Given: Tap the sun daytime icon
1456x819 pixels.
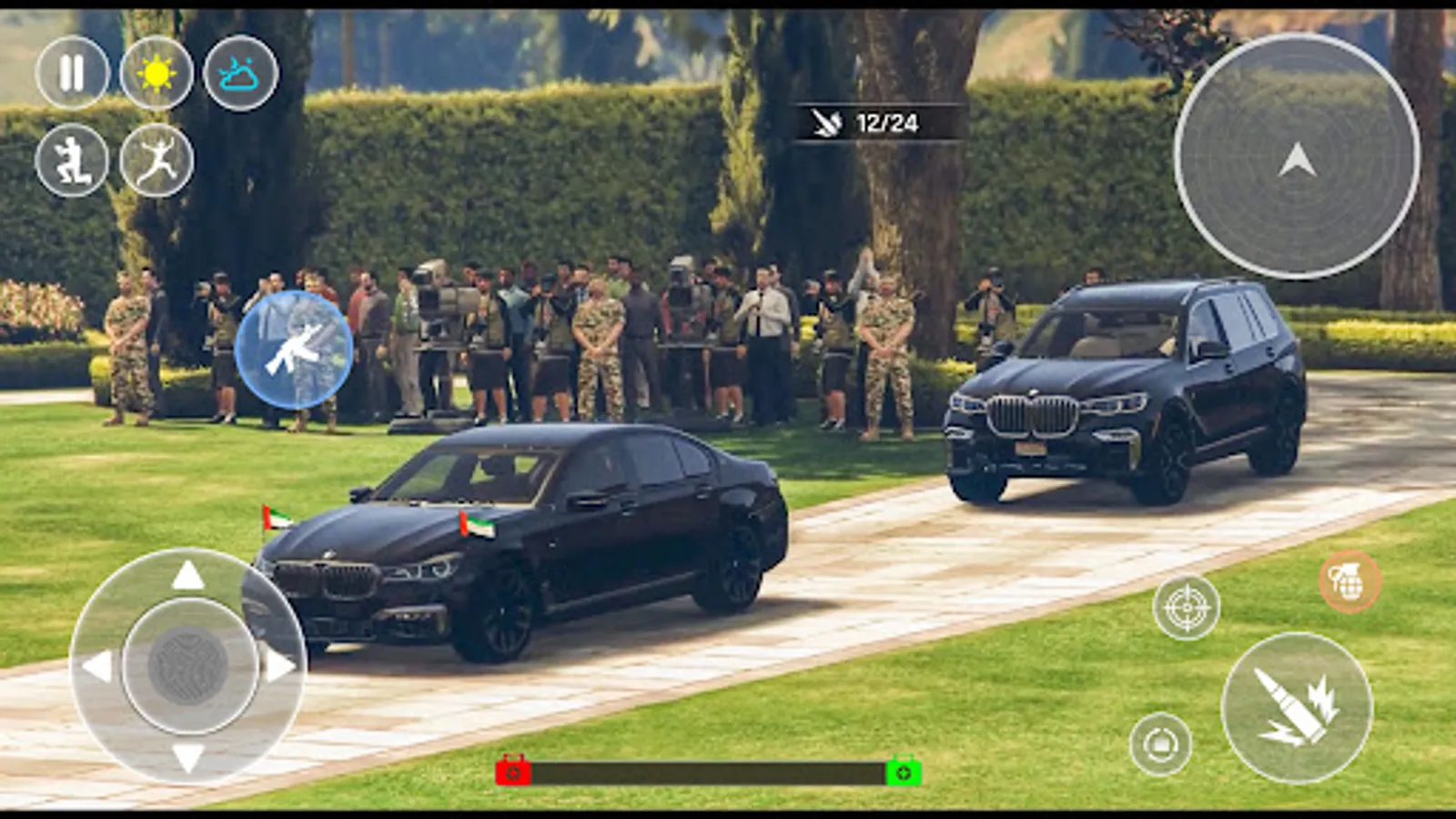Looking at the screenshot, I should pos(155,76).
